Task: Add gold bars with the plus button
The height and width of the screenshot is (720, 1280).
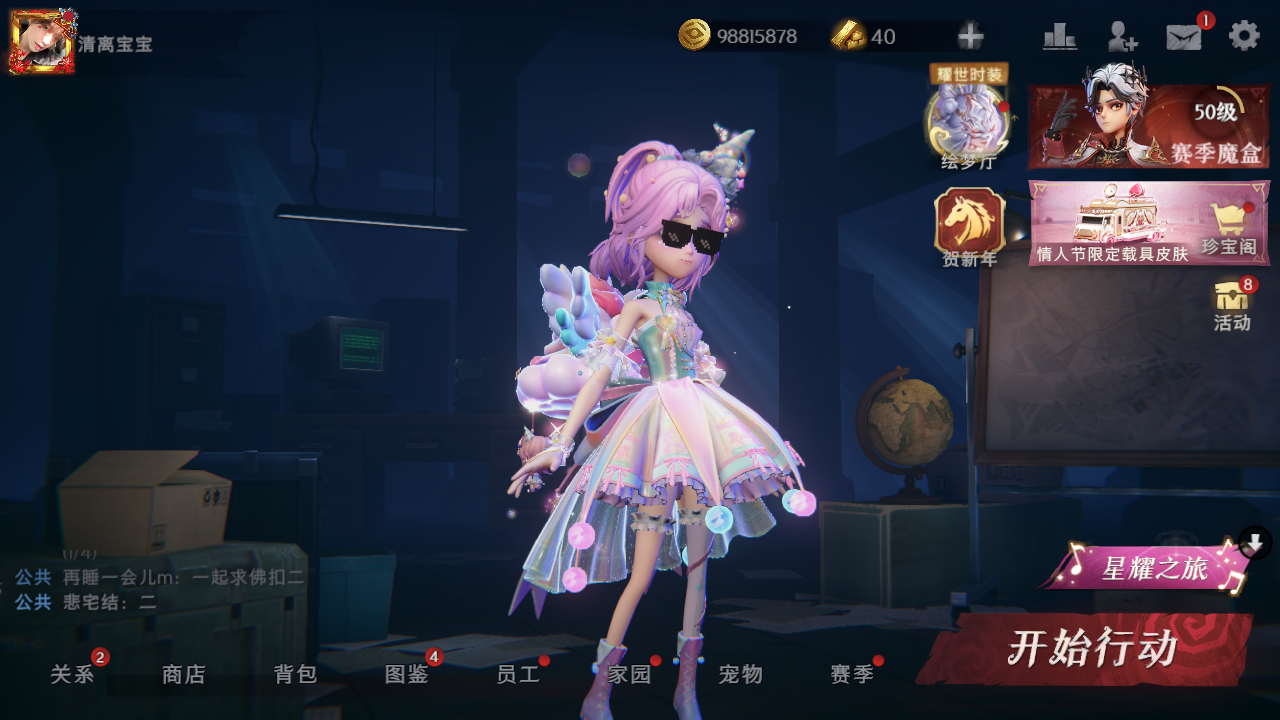Action: pyautogui.click(x=970, y=37)
